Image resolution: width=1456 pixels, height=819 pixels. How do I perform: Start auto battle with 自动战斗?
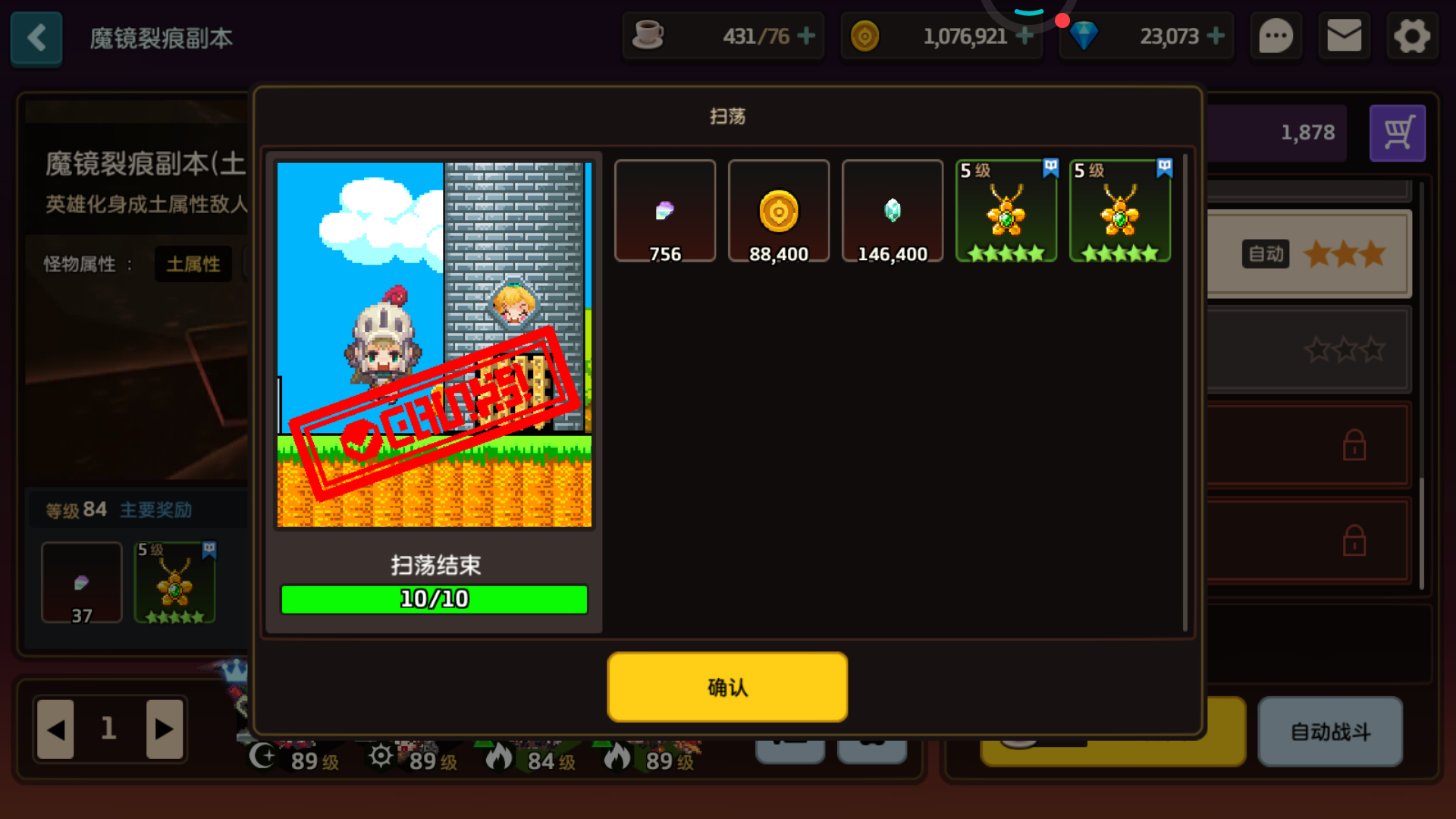1330,732
